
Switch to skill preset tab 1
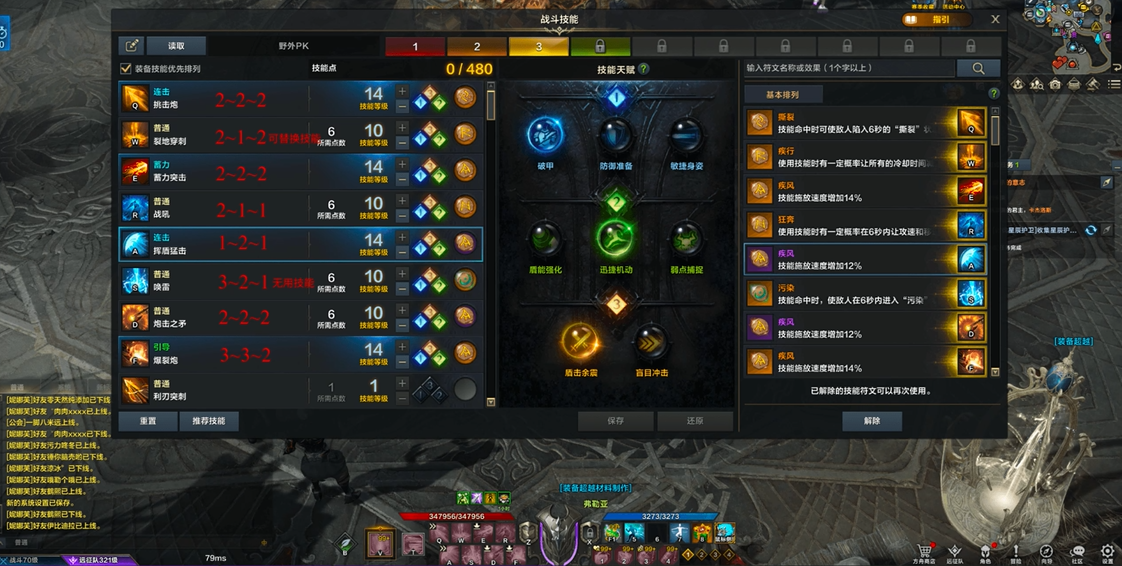(x=415, y=46)
